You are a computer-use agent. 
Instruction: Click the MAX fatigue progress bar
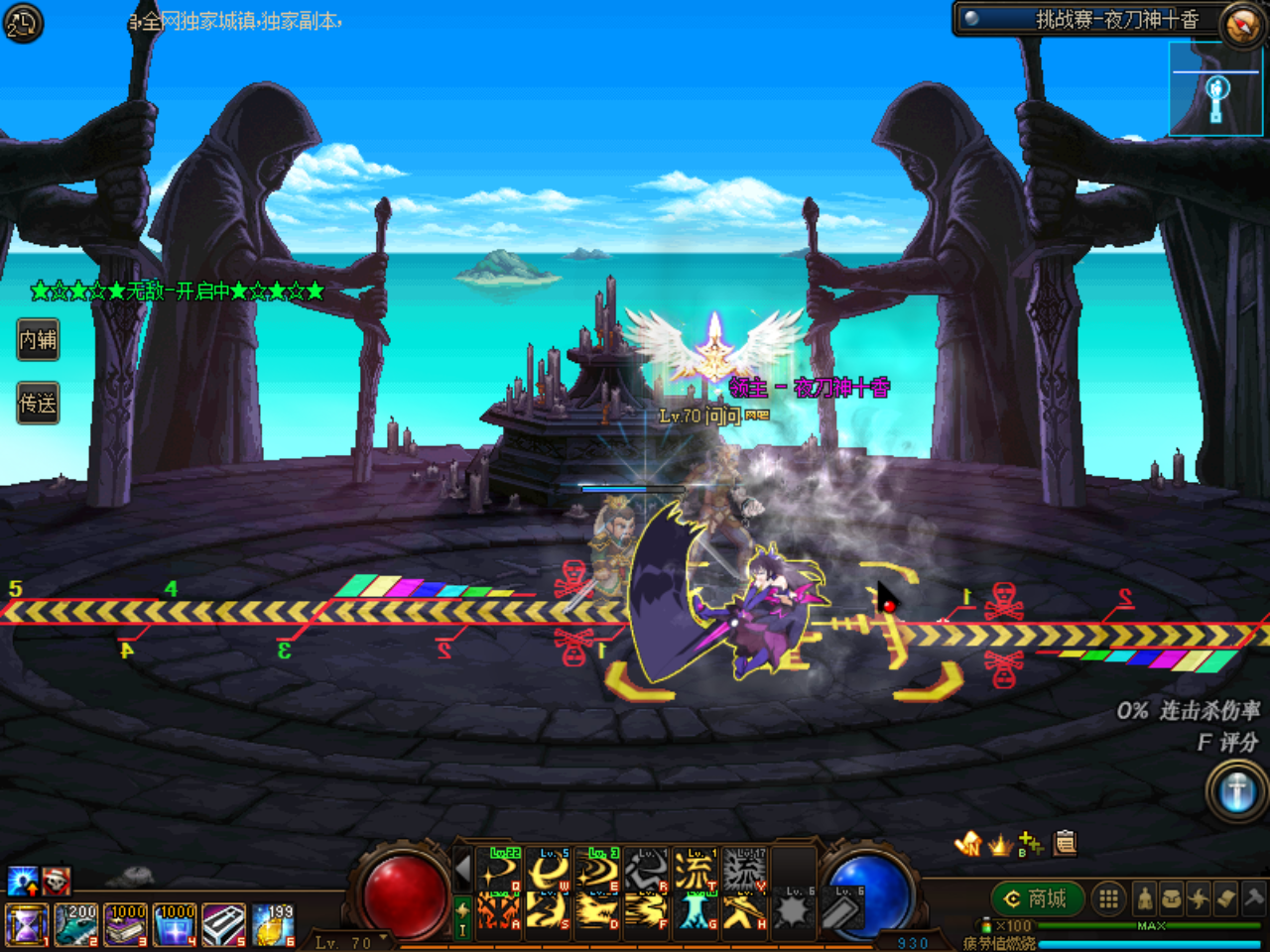coord(1151,924)
